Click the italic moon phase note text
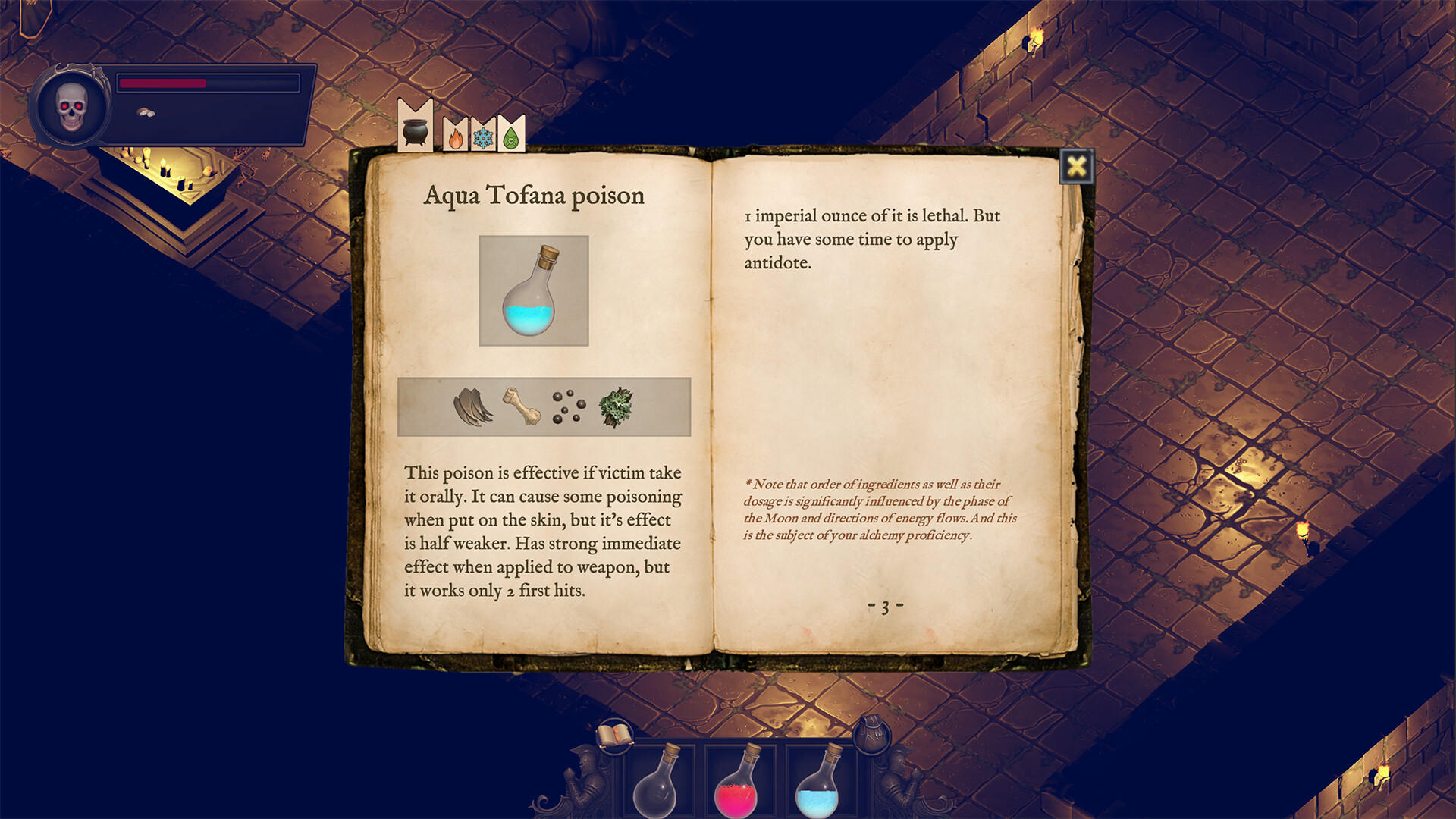Viewport: 1456px width, 819px height. tap(880, 510)
